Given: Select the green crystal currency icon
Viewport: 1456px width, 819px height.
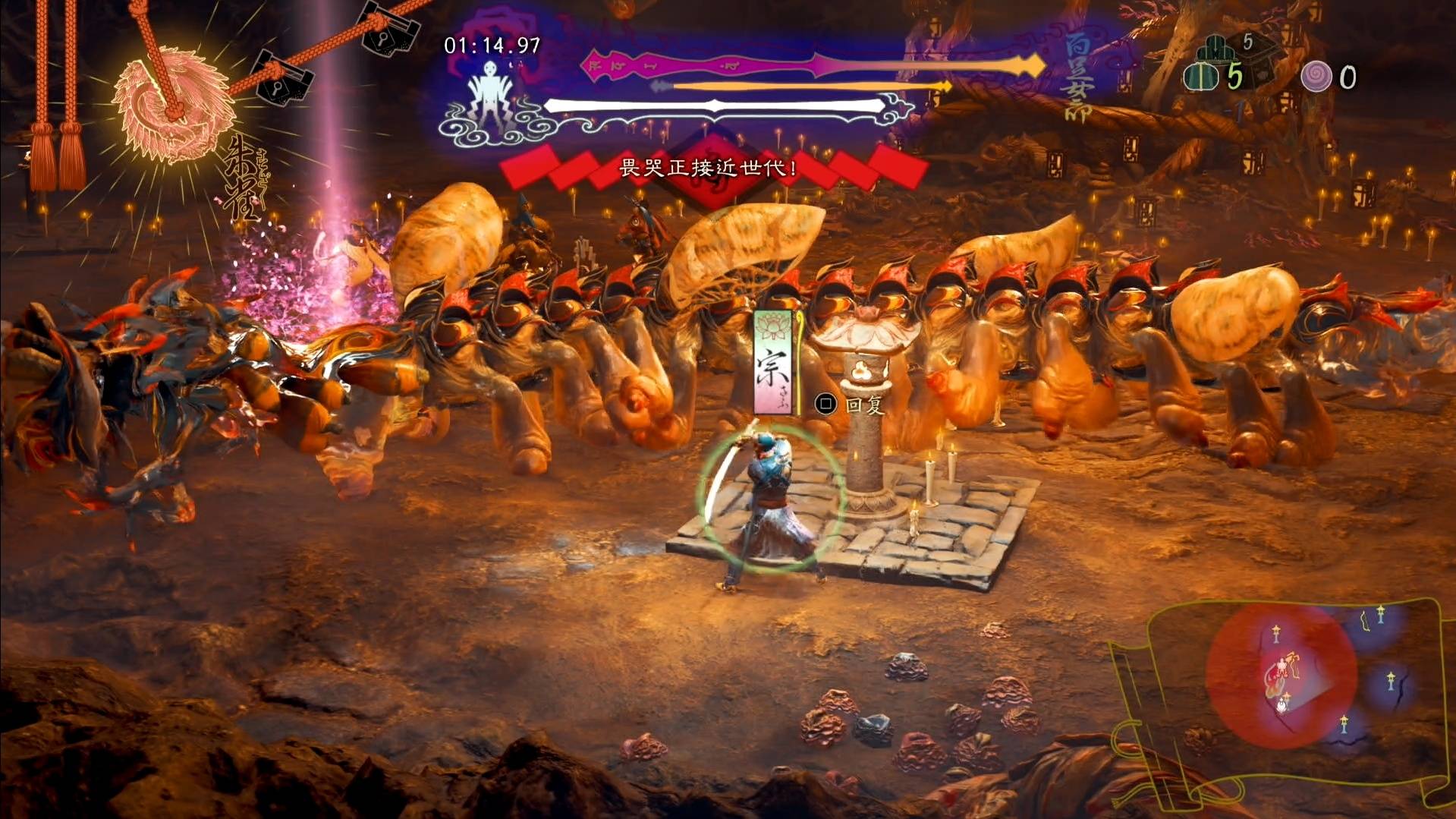Looking at the screenshot, I should (x=1201, y=77).
